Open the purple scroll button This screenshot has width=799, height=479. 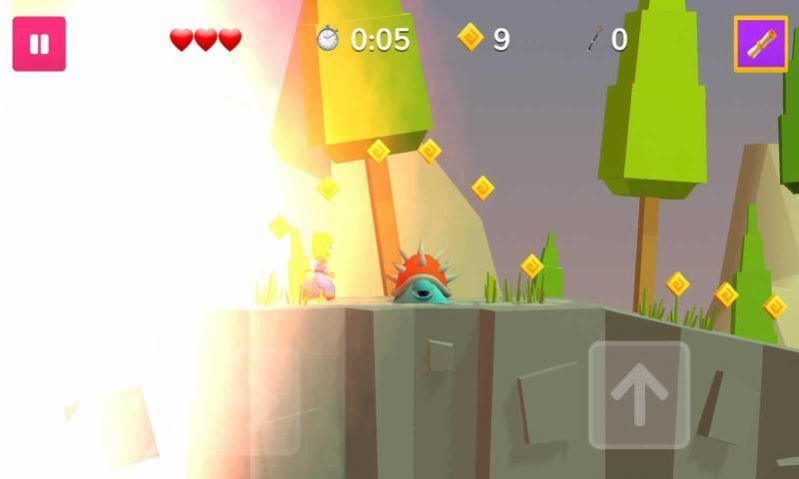(761, 44)
